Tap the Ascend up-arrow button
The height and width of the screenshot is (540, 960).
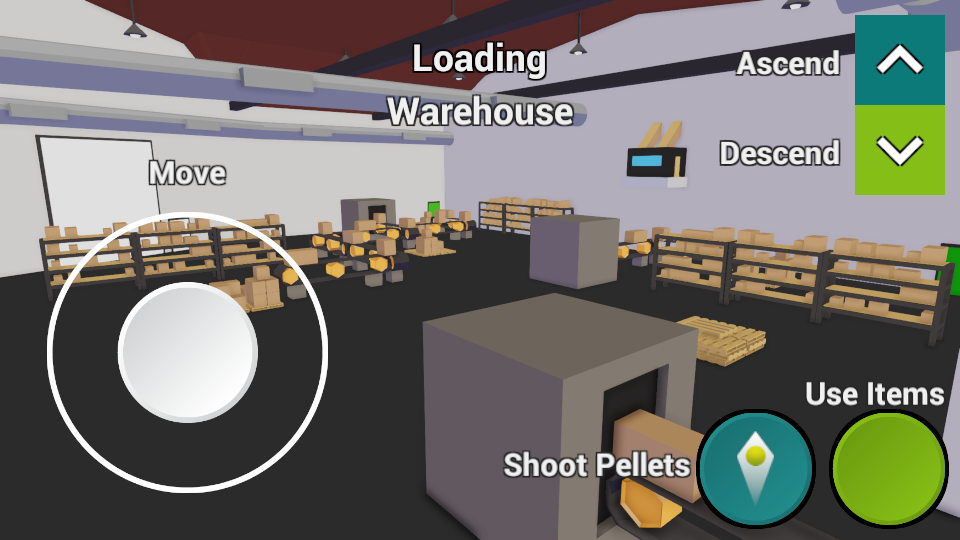pyautogui.click(x=899, y=61)
